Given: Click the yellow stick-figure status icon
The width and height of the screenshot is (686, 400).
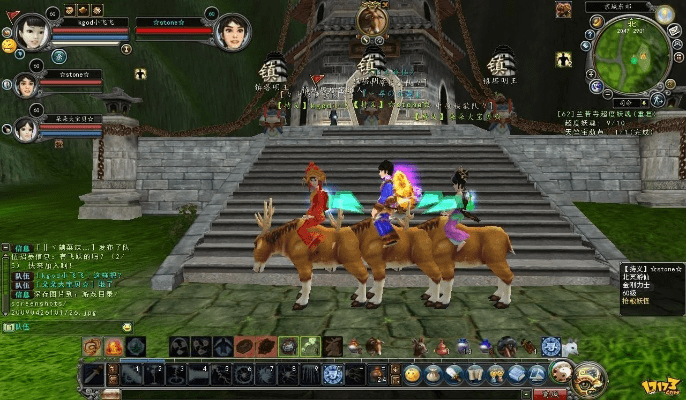Looking at the screenshot, I should [x=142, y=73].
